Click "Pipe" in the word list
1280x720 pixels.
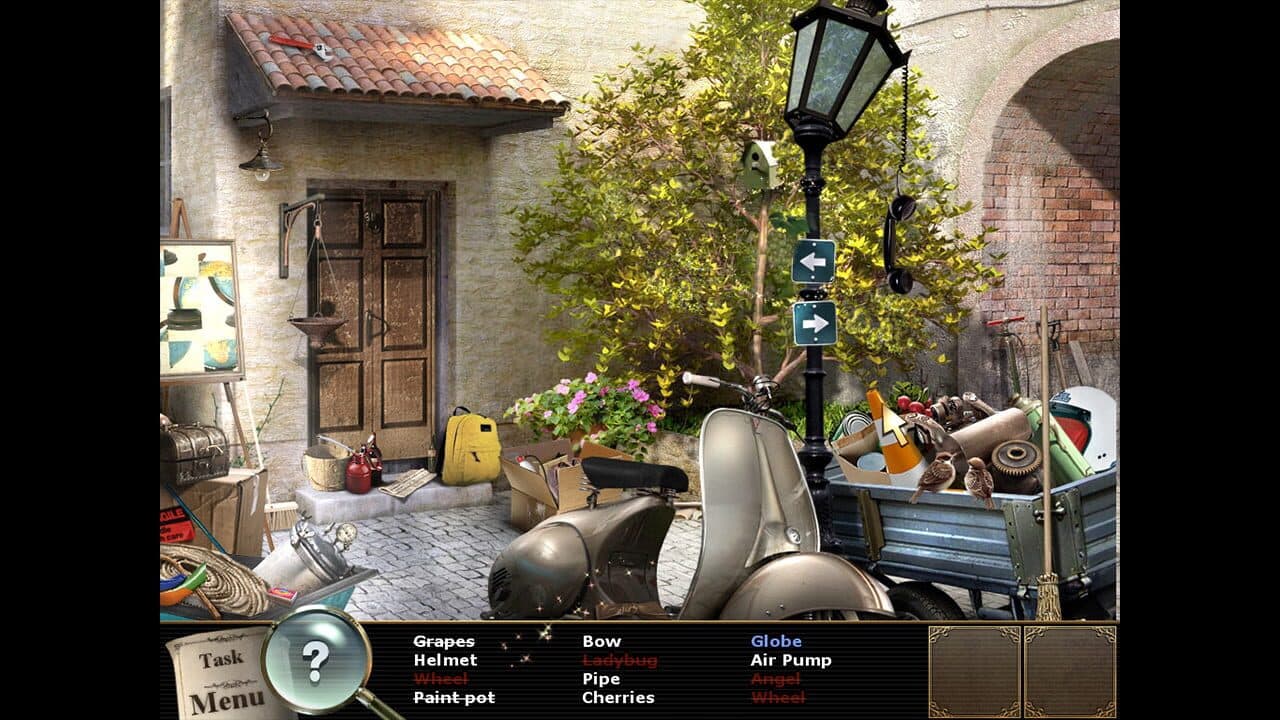tap(600, 678)
